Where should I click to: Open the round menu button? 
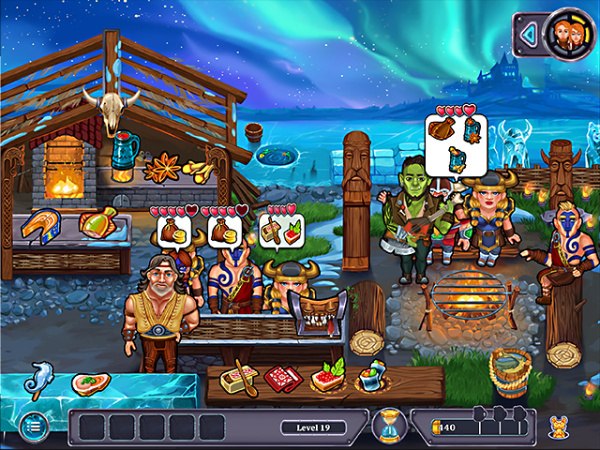33,425
